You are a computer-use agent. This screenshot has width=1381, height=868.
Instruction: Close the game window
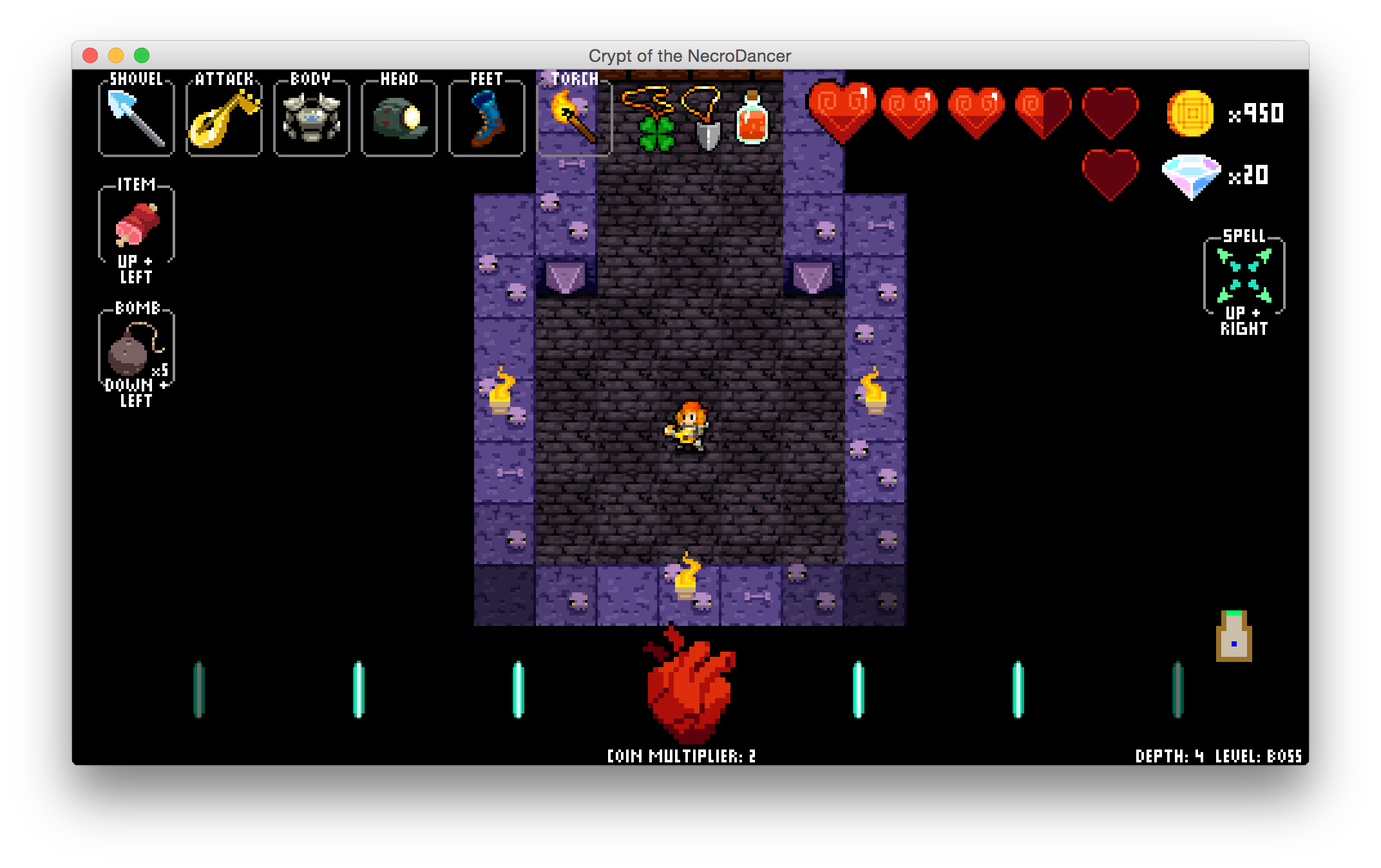[90, 55]
